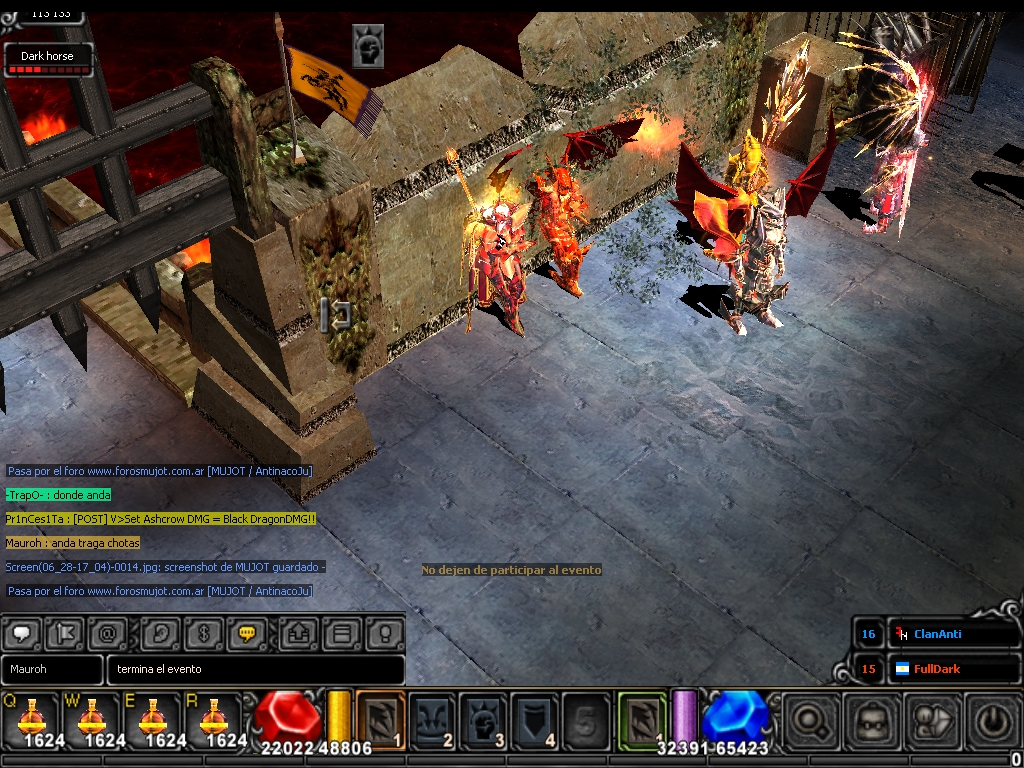Select the whisper target name field
This screenshot has width=1024, height=768.
coord(52,669)
